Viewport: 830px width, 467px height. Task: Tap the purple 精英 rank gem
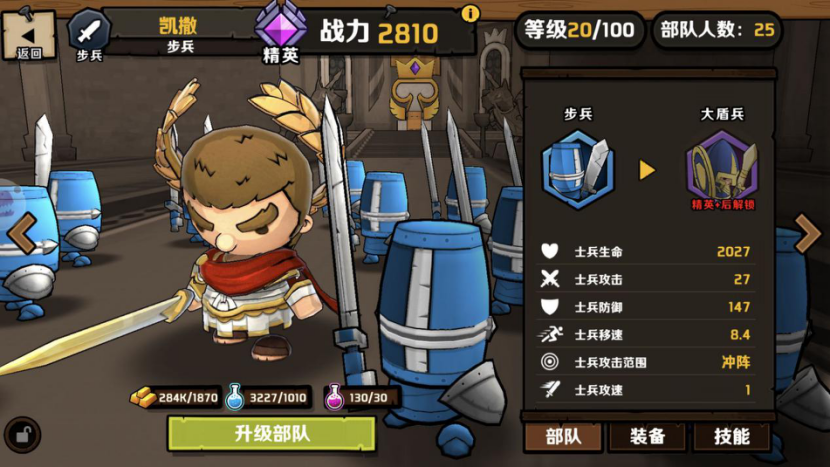(x=281, y=27)
